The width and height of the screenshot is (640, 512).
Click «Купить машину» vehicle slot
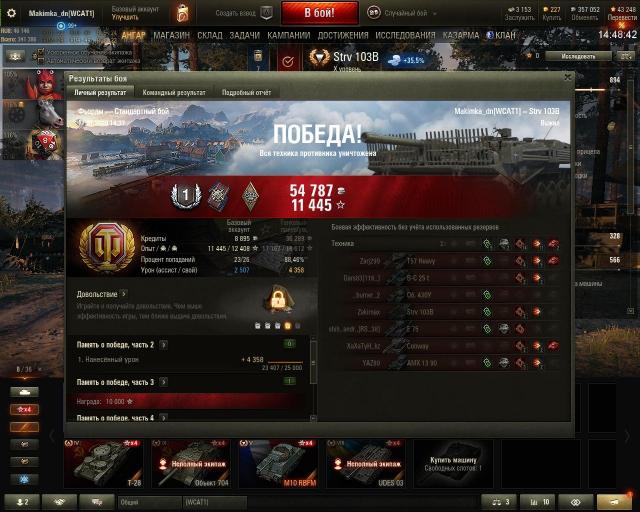pos(453,462)
